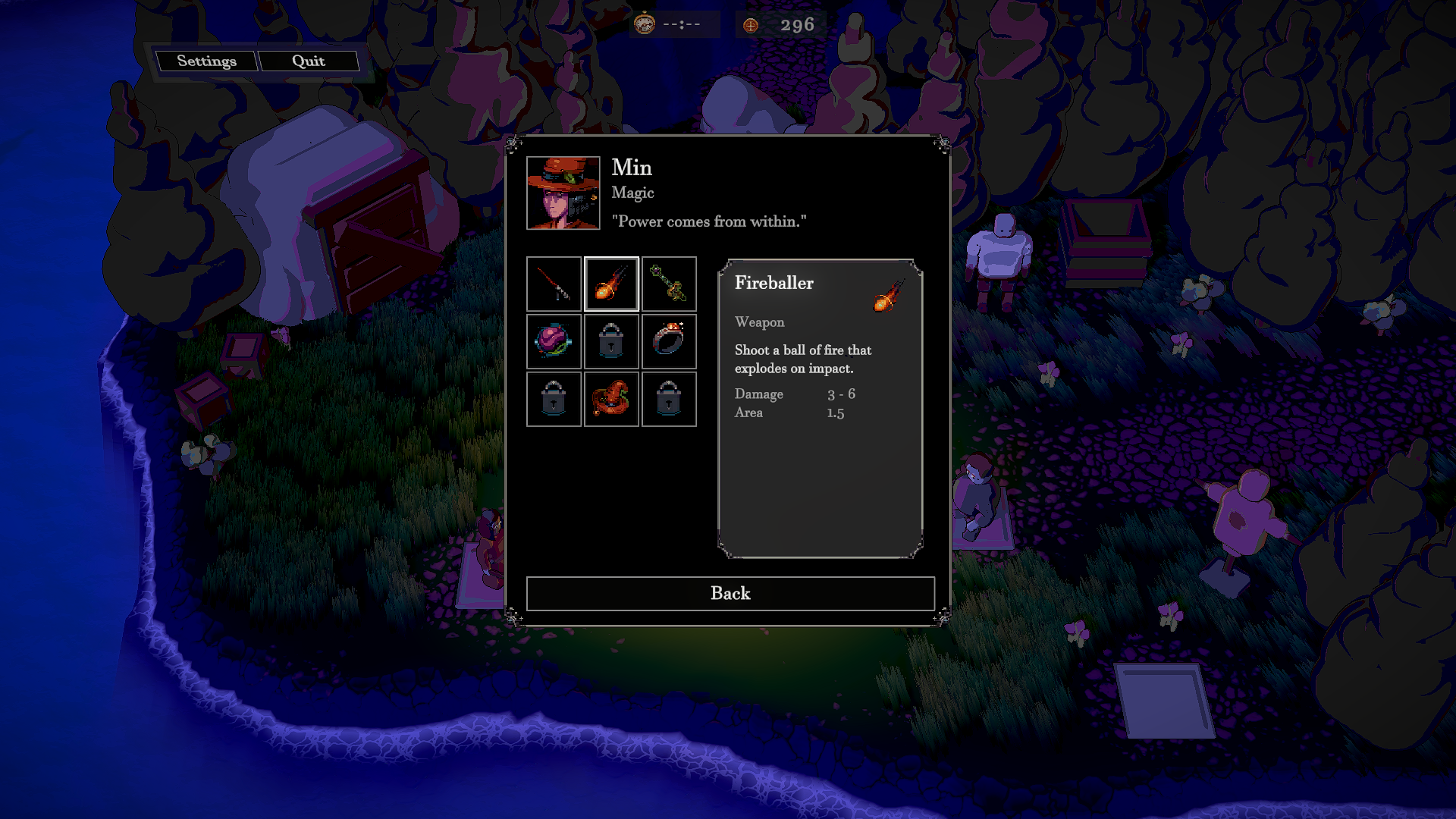Click the locked slot left of the wizard hat
This screenshot has height=819, width=1456.
(x=554, y=399)
